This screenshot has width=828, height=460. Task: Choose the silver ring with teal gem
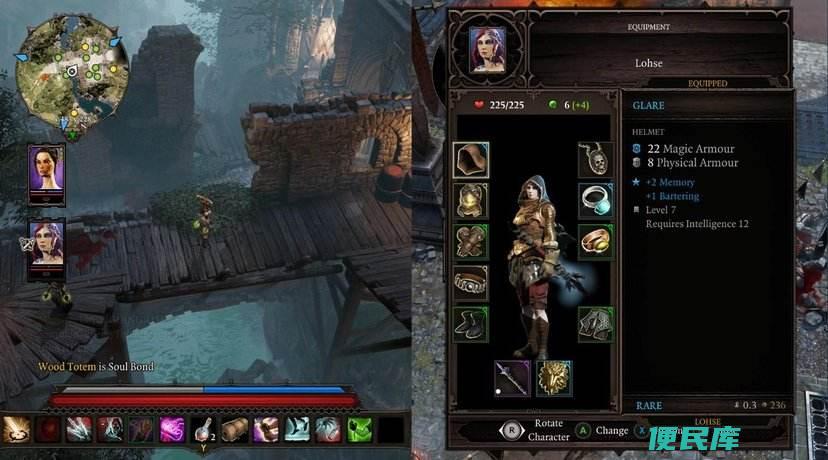(596, 200)
